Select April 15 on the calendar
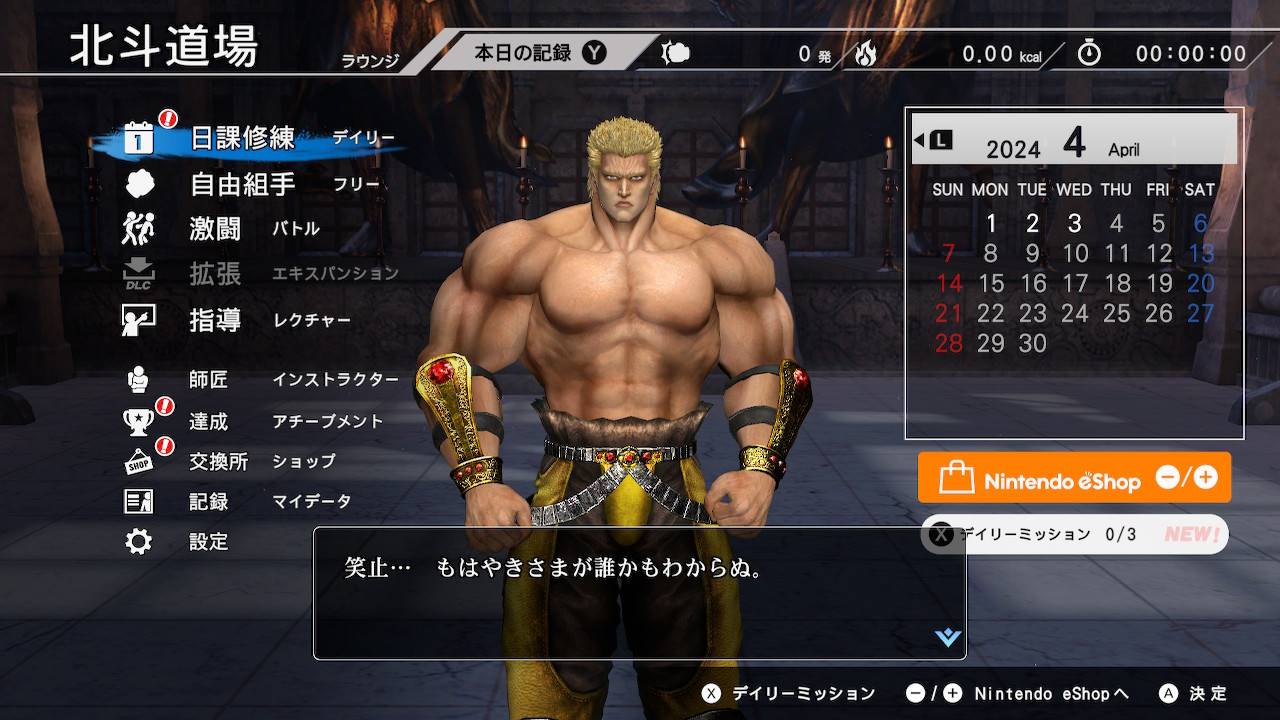This screenshot has width=1280, height=720. [x=991, y=284]
